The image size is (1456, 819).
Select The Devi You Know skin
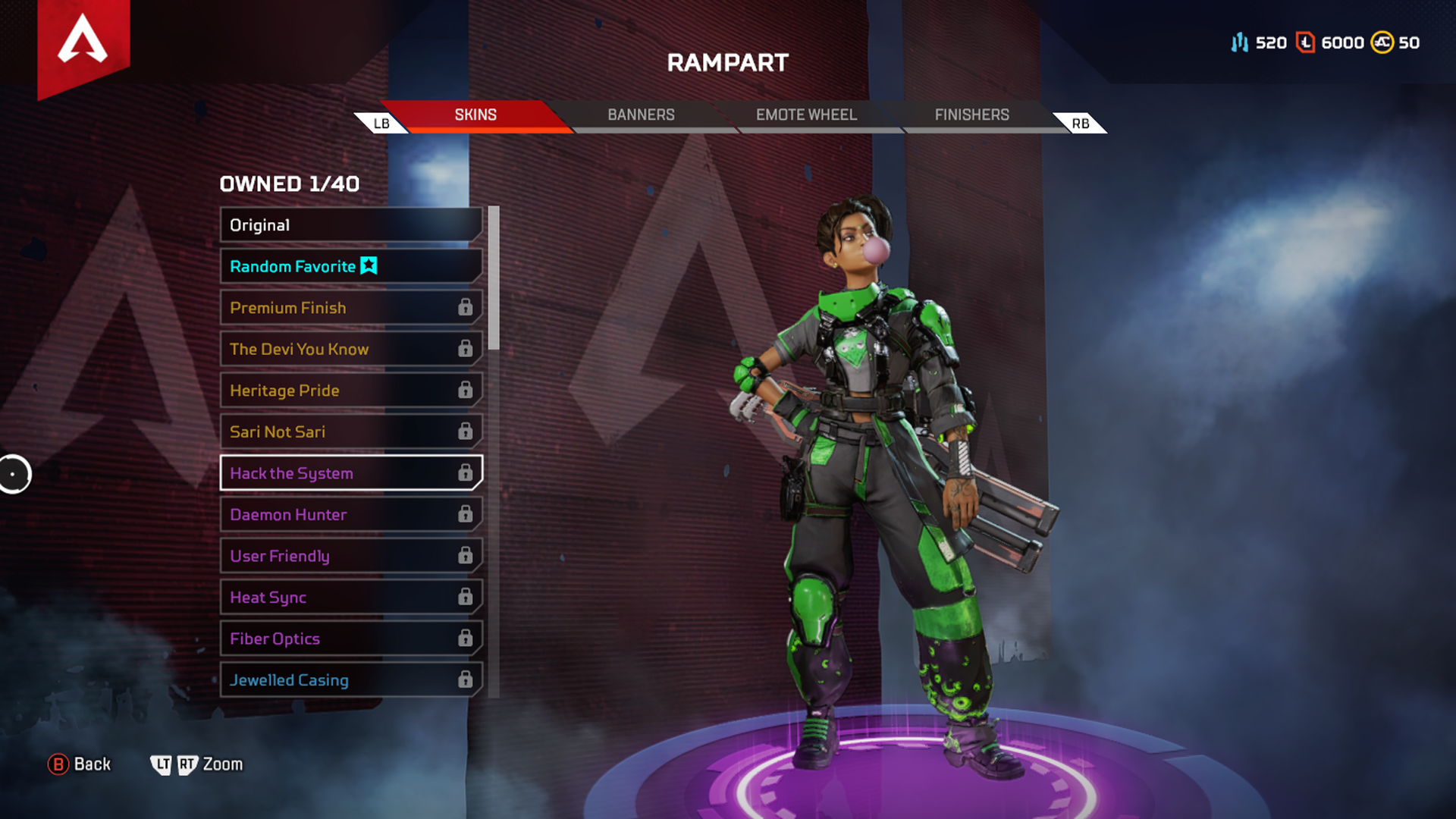click(x=351, y=350)
